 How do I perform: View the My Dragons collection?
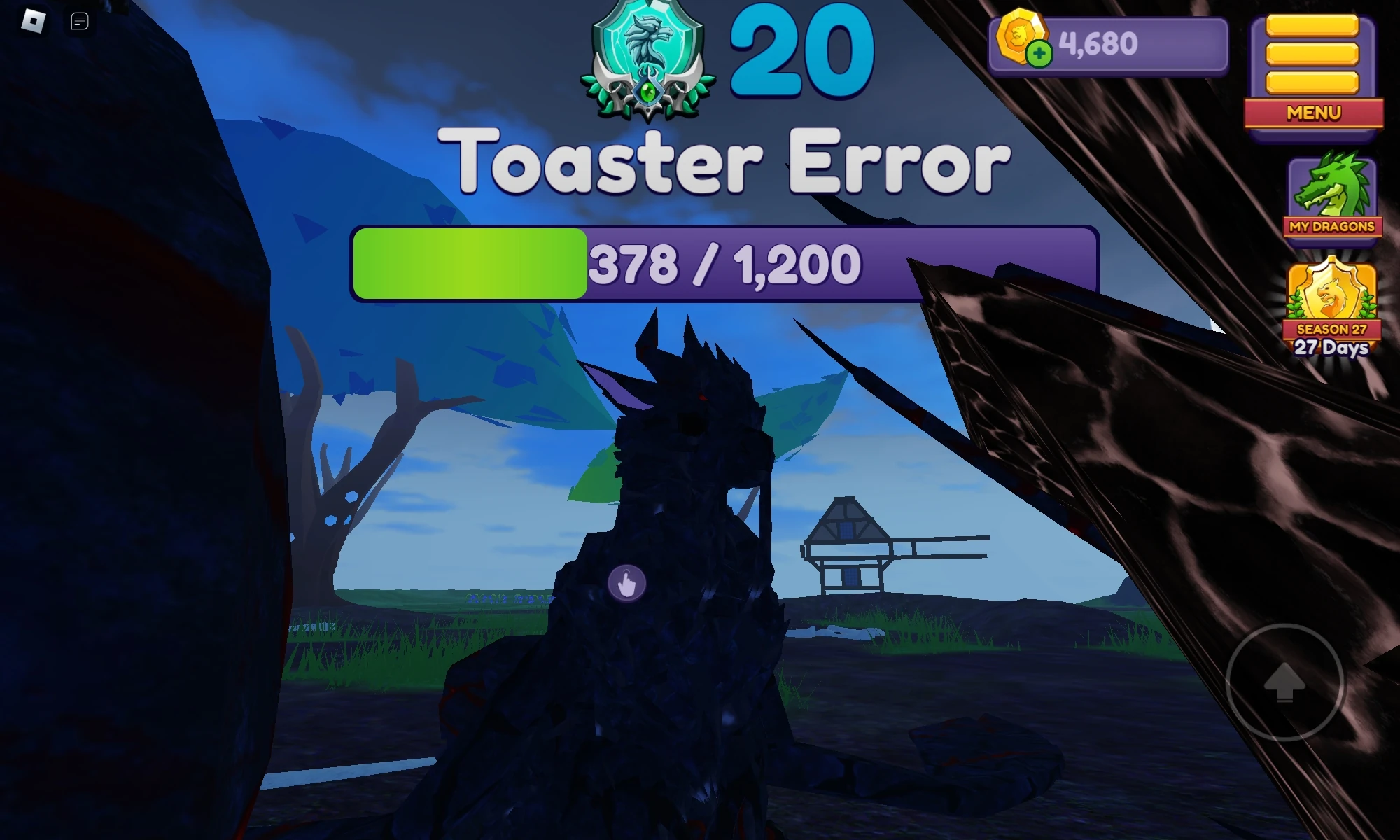tap(1330, 226)
